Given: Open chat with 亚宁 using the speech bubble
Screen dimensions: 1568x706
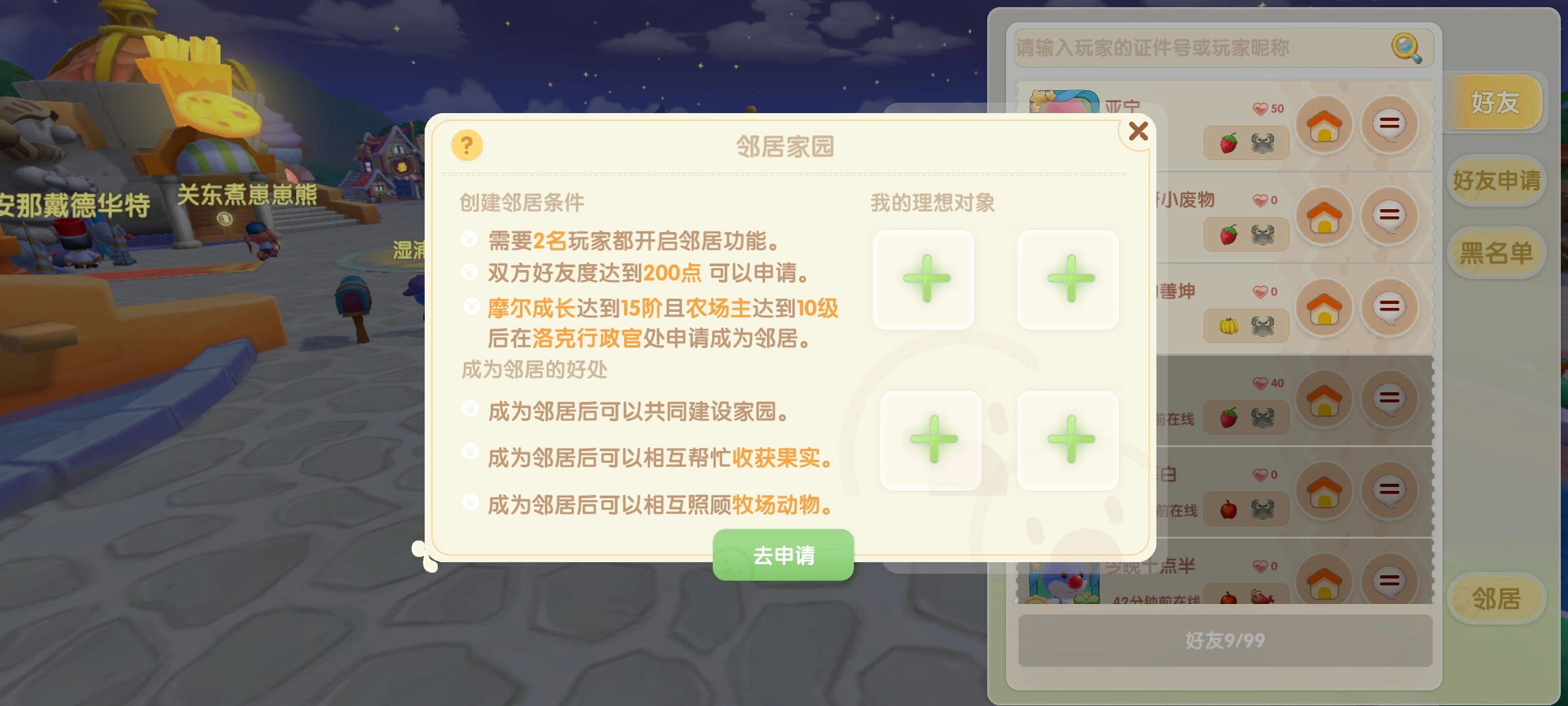Looking at the screenshot, I should pyautogui.click(x=1390, y=124).
